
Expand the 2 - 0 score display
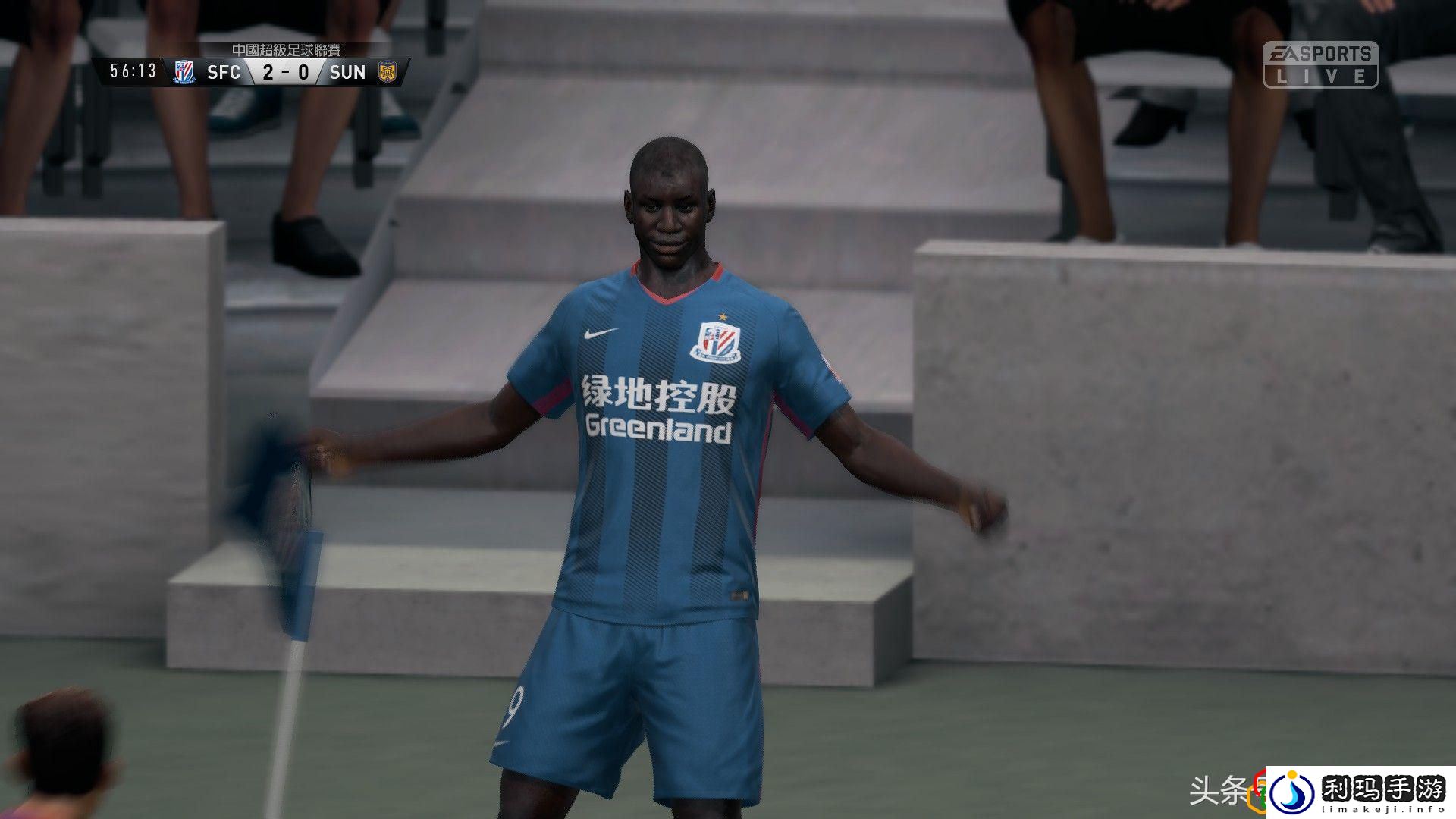(x=286, y=72)
